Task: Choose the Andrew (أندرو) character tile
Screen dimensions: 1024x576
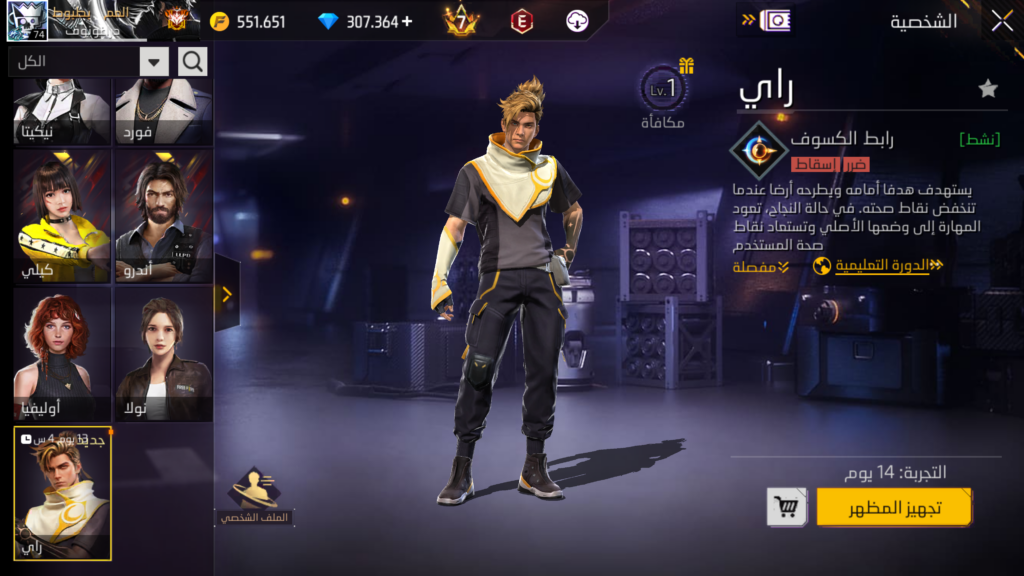Action: [163, 216]
